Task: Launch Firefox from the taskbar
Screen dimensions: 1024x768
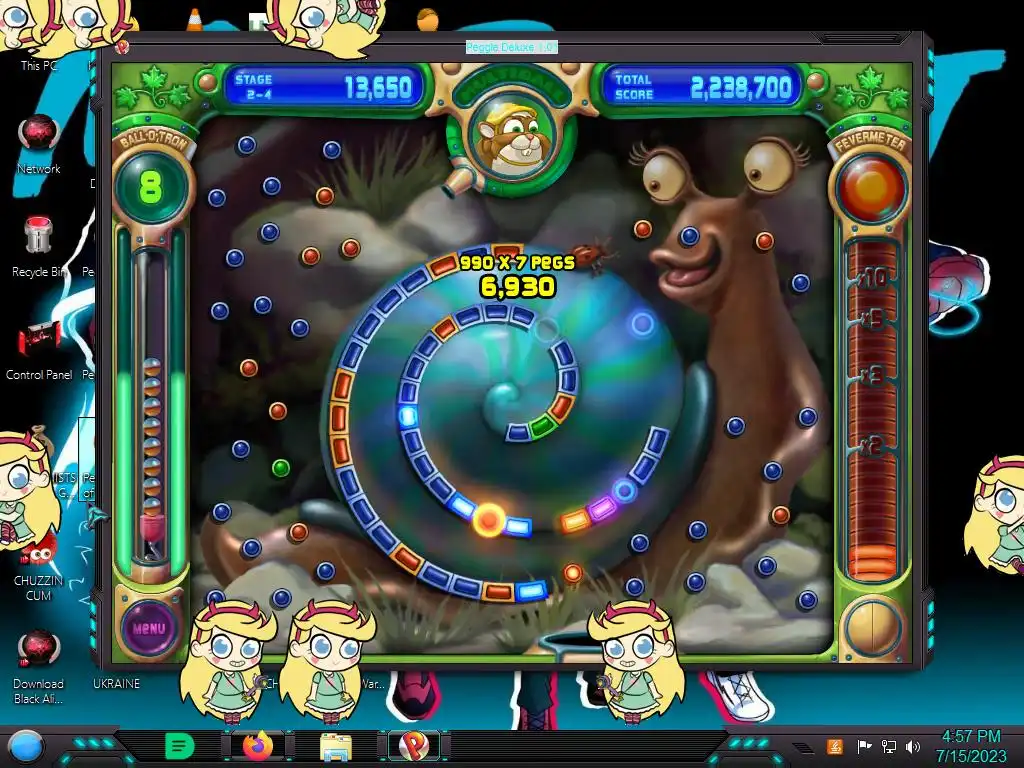Action: (257, 745)
